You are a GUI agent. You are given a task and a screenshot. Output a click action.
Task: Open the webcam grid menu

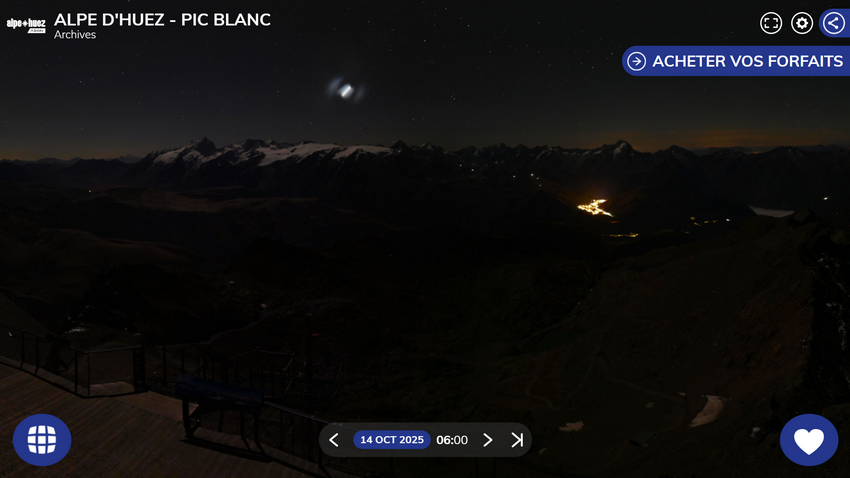pos(42,440)
